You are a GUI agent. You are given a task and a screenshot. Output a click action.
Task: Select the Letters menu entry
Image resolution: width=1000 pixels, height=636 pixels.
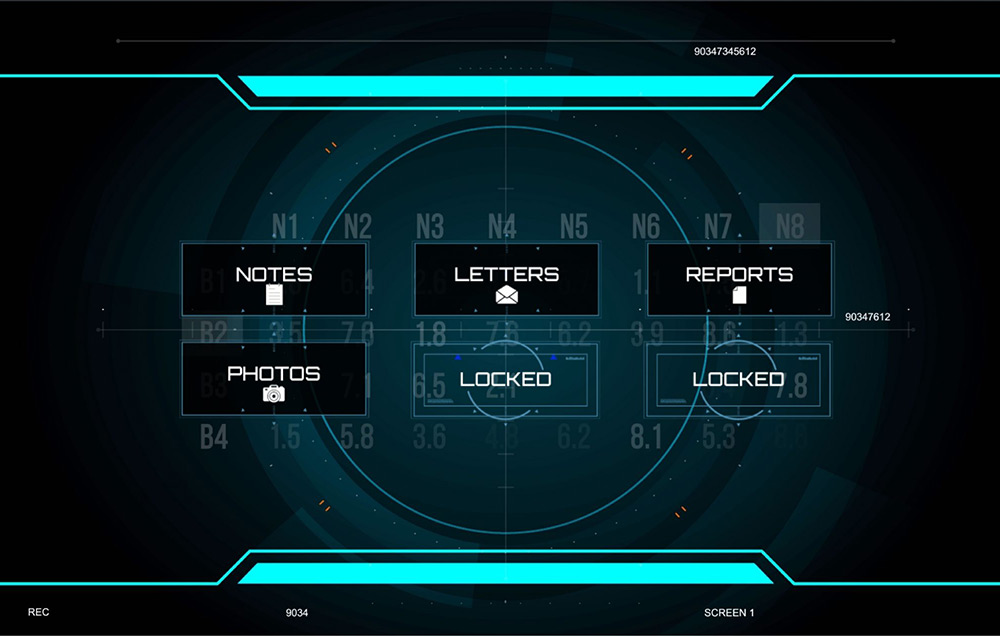tap(506, 280)
